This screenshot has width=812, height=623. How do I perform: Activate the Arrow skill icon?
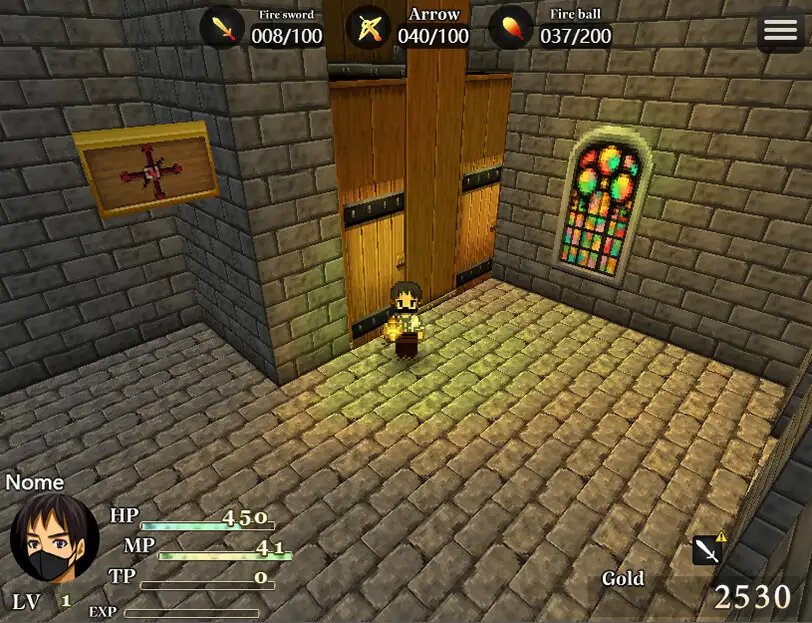pos(369,28)
